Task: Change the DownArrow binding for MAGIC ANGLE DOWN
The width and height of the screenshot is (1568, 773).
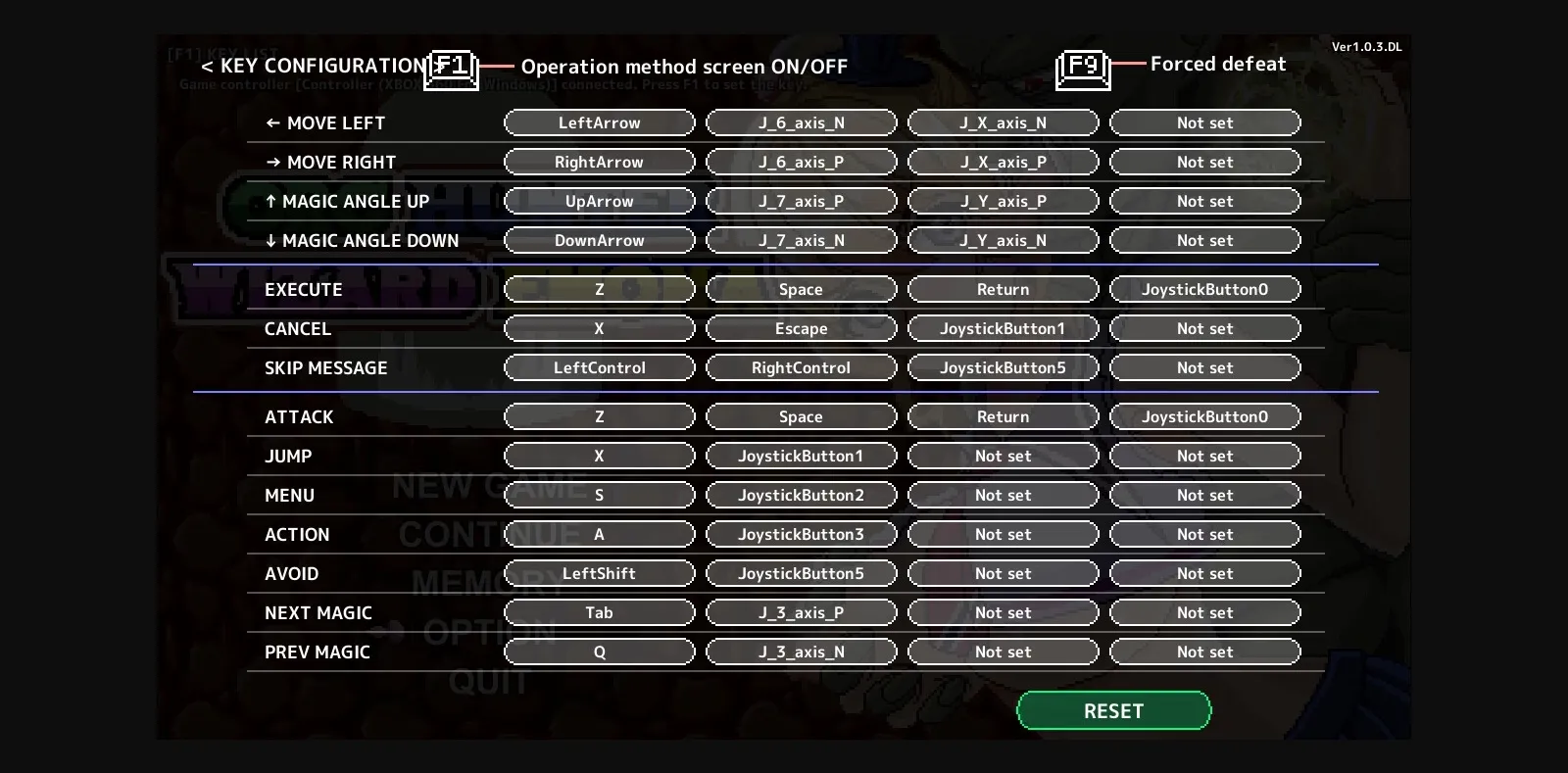Action: point(599,240)
